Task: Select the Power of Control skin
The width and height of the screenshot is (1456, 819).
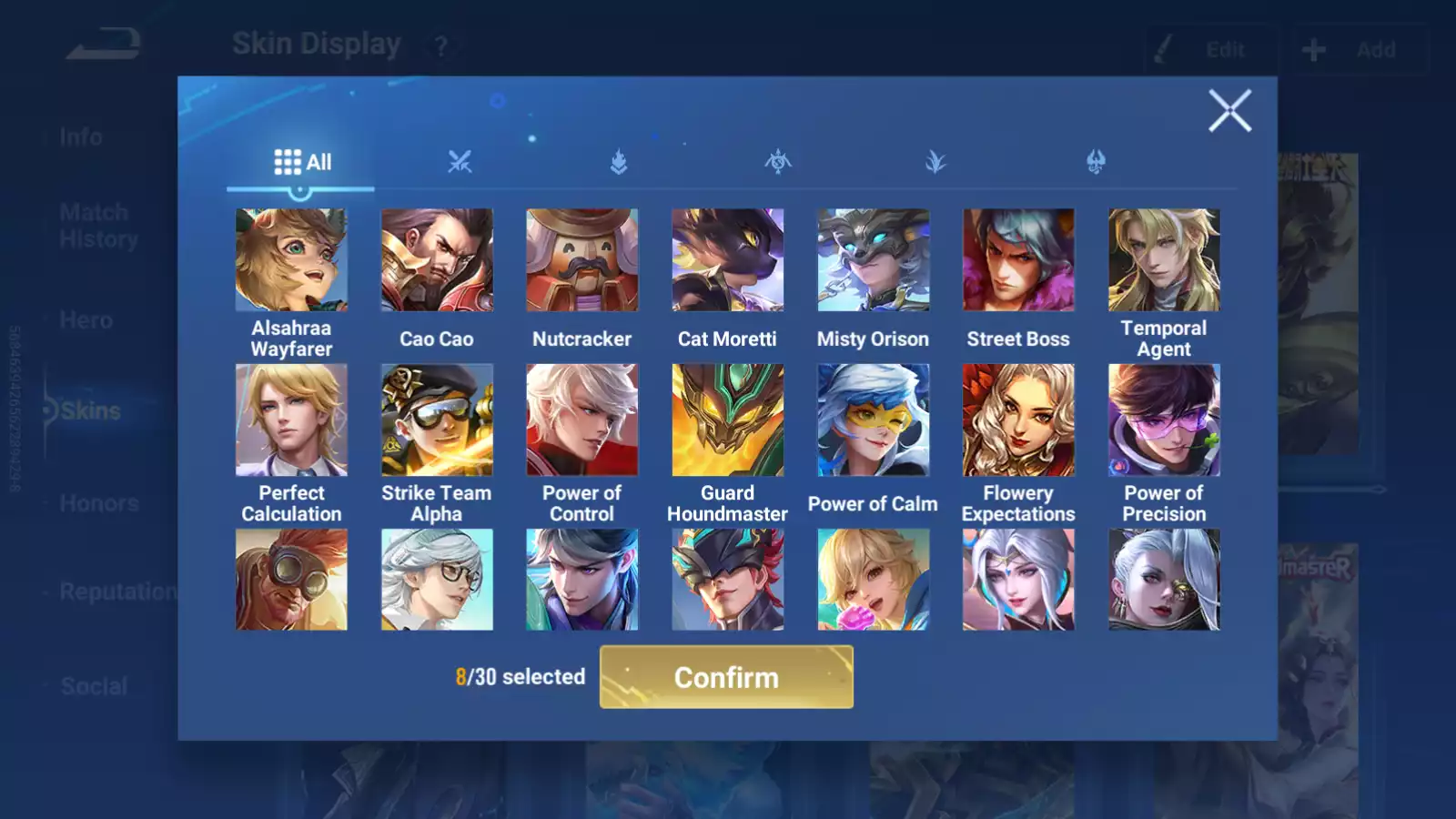Action: click(582, 420)
